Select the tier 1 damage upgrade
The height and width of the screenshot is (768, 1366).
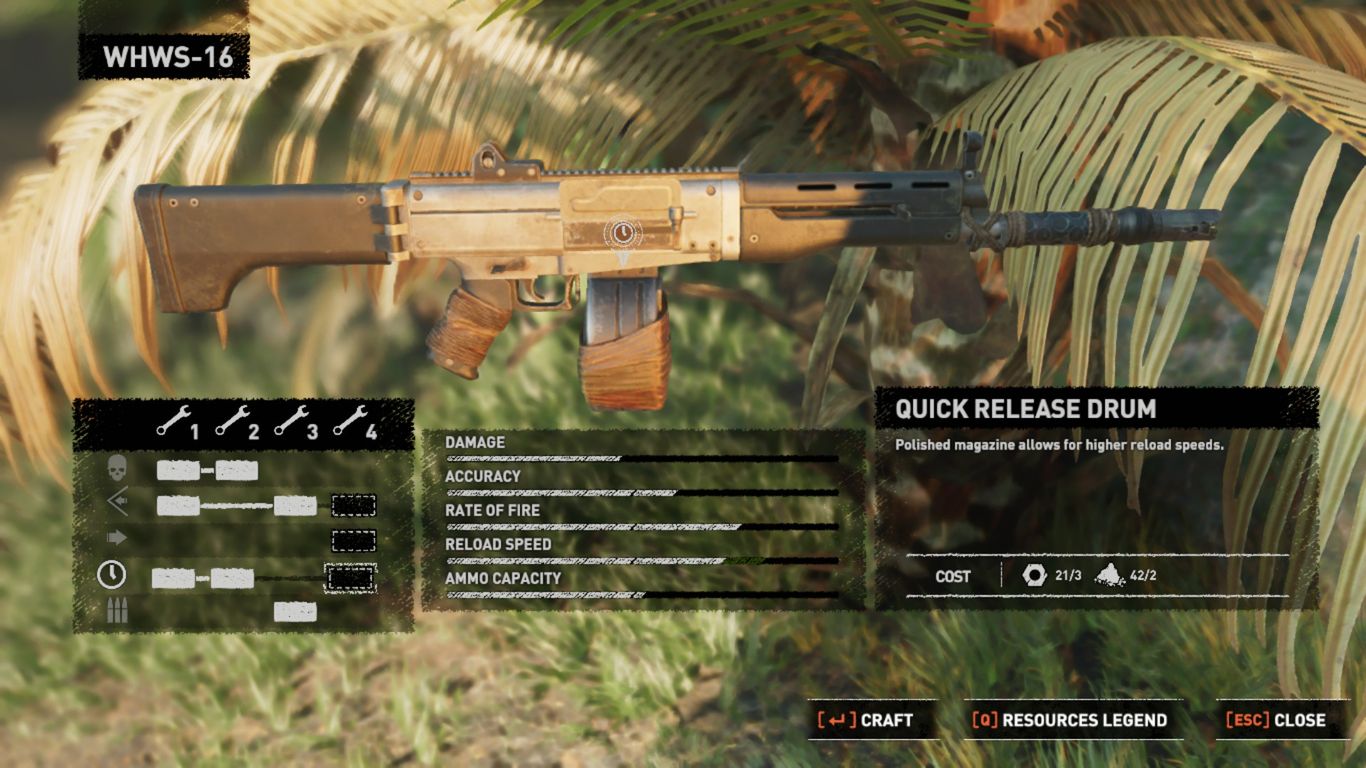pos(178,471)
